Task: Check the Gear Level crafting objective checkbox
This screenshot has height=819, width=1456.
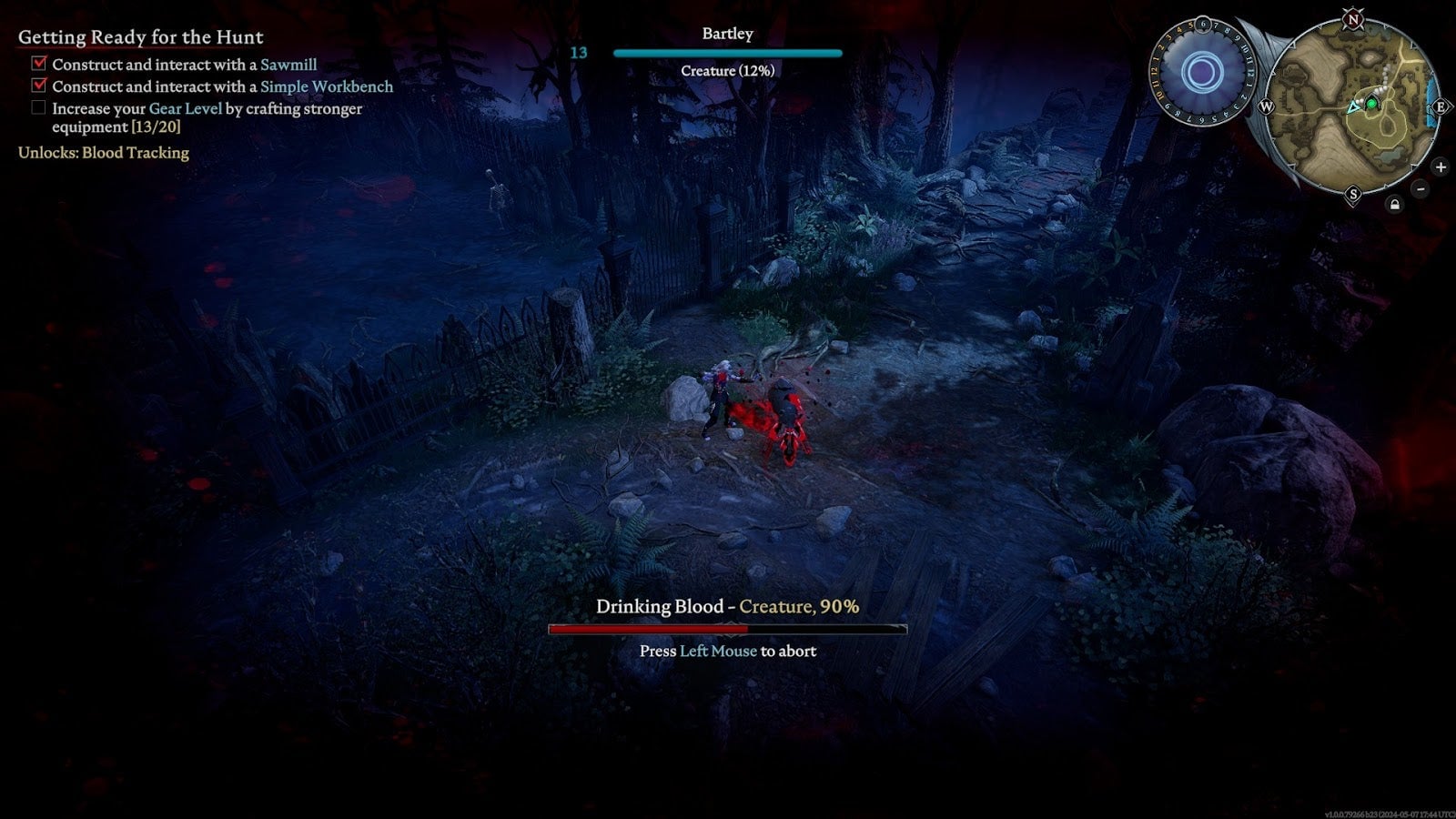Action: (38, 107)
